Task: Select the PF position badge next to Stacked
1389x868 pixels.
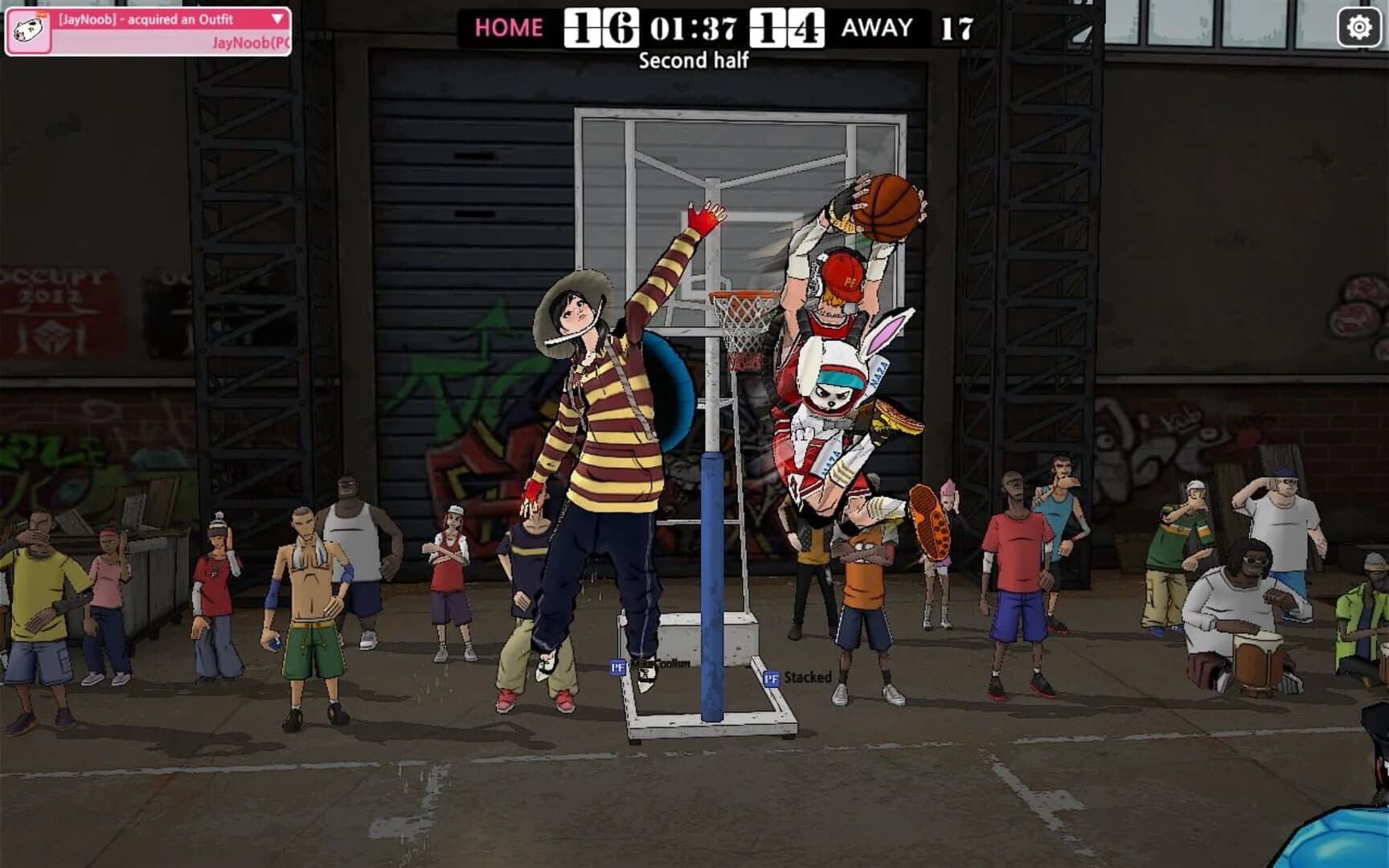Action: click(x=771, y=679)
